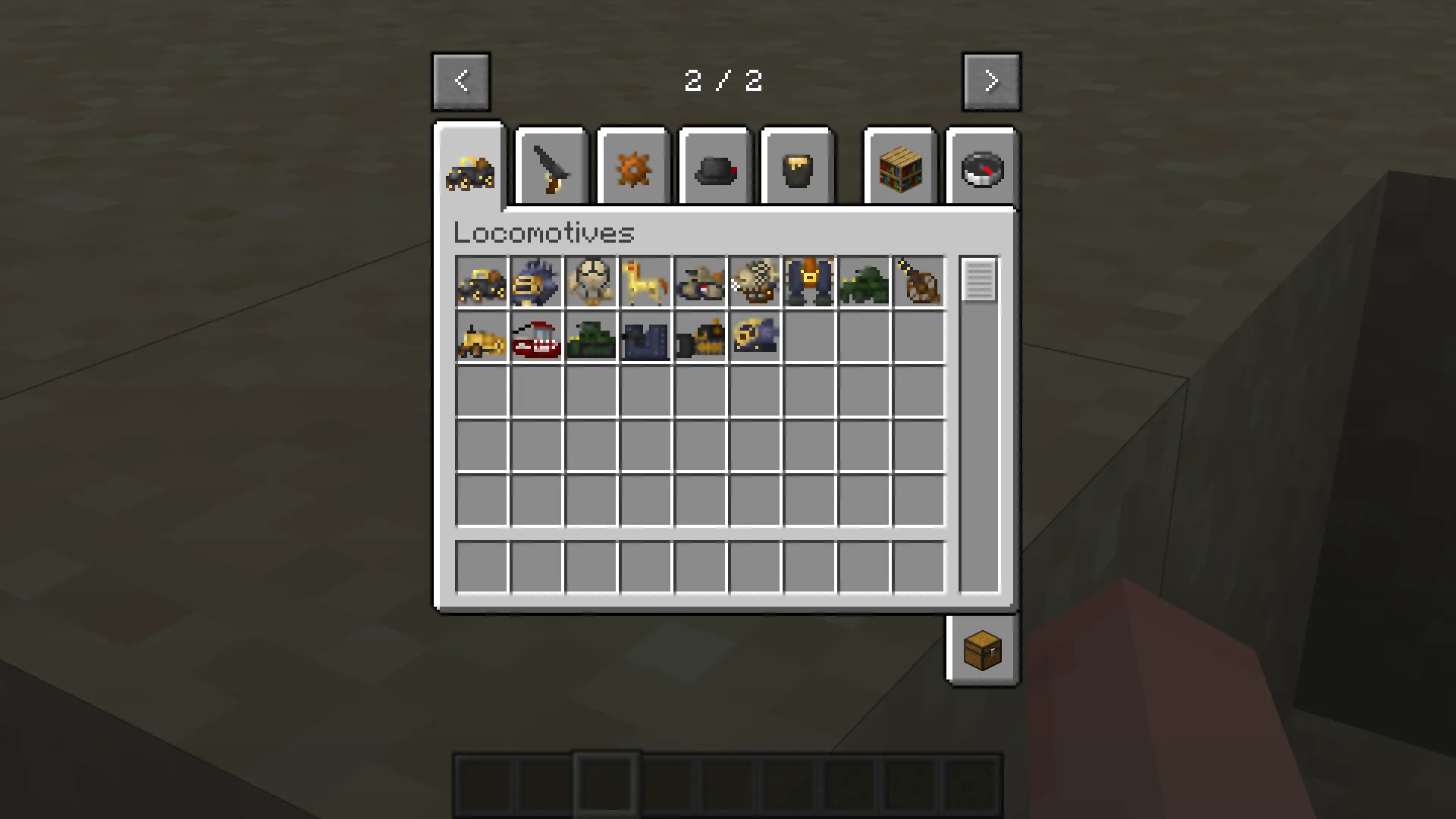1456x819 pixels.
Task: Open the bucket items tab
Action: pyautogui.click(x=796, y=167)
